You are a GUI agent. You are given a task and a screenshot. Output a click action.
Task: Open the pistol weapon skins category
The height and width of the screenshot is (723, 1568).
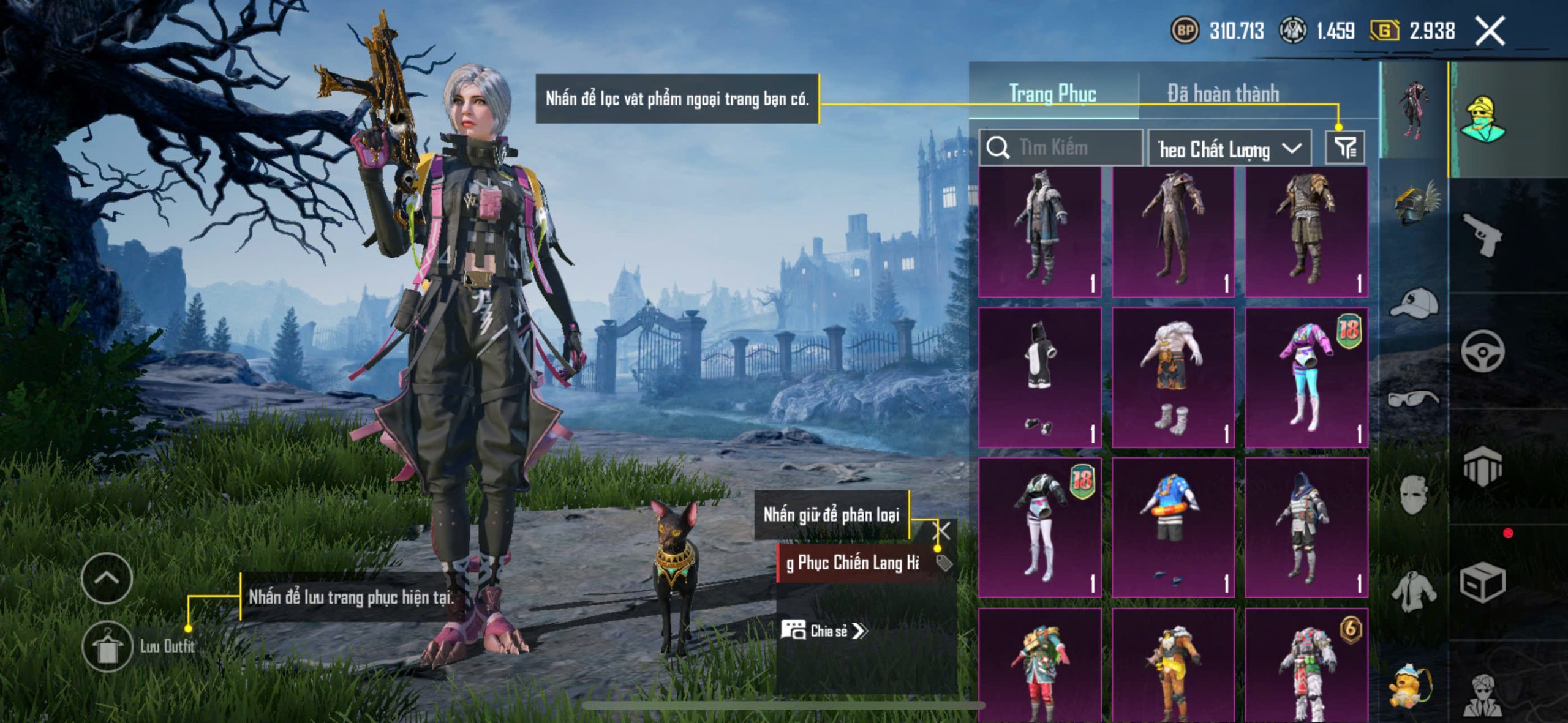pos(1482,234)
